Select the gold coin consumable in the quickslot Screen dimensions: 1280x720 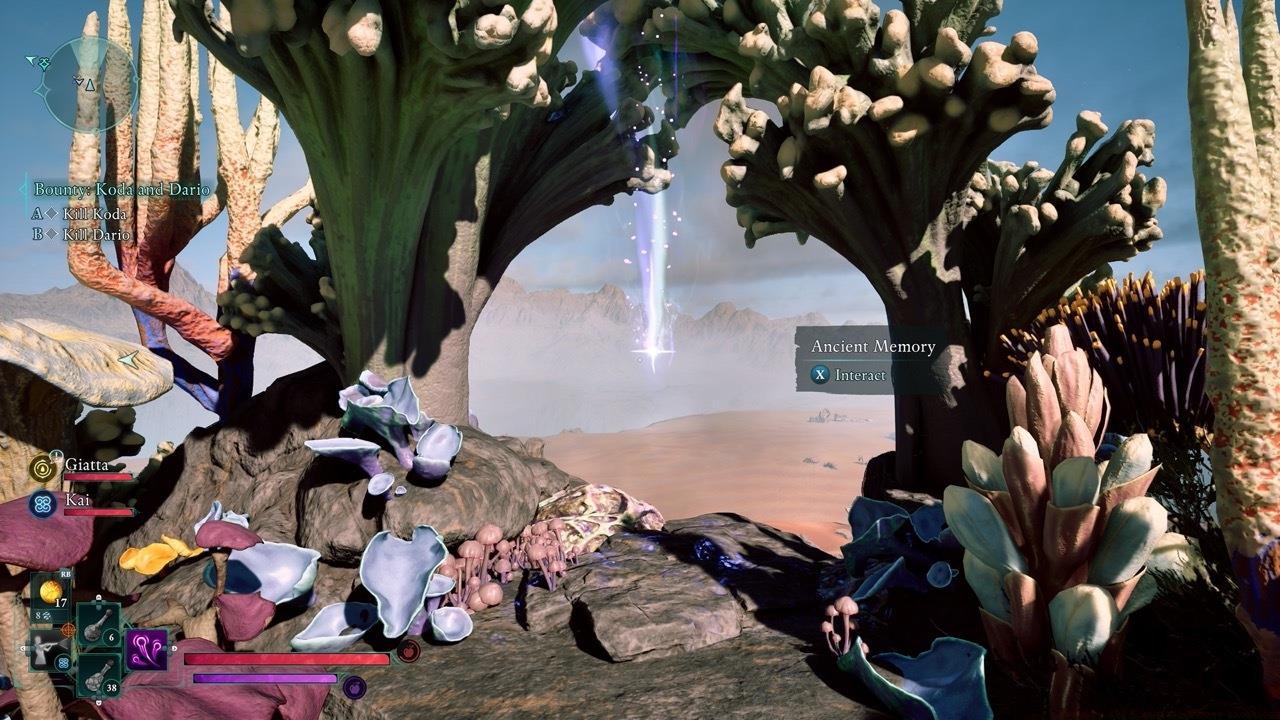50,588
